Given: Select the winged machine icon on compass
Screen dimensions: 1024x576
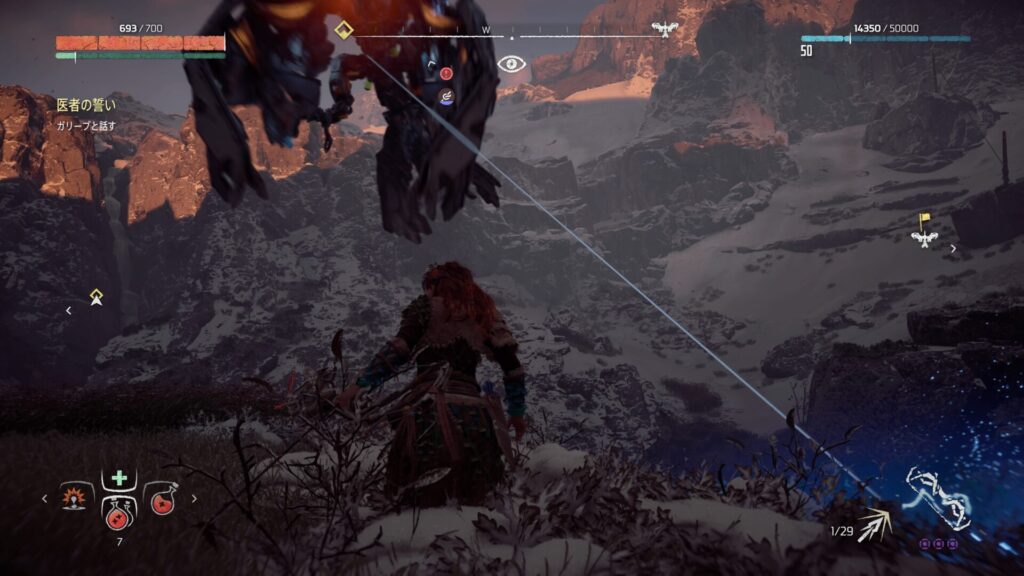Looking at the screenshot, I should click(x=662, y=29).
